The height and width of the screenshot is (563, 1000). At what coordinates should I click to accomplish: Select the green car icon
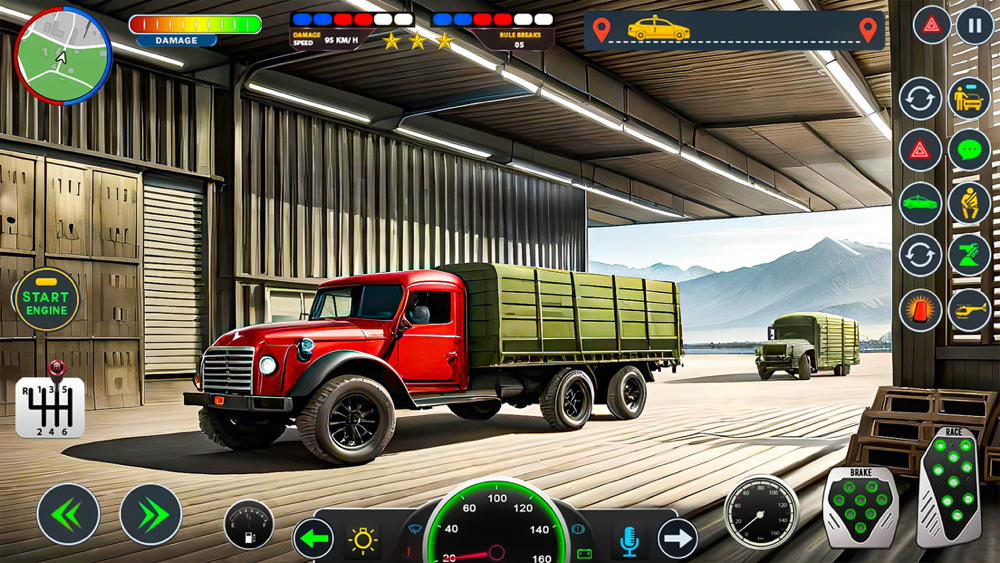(919, 203)
